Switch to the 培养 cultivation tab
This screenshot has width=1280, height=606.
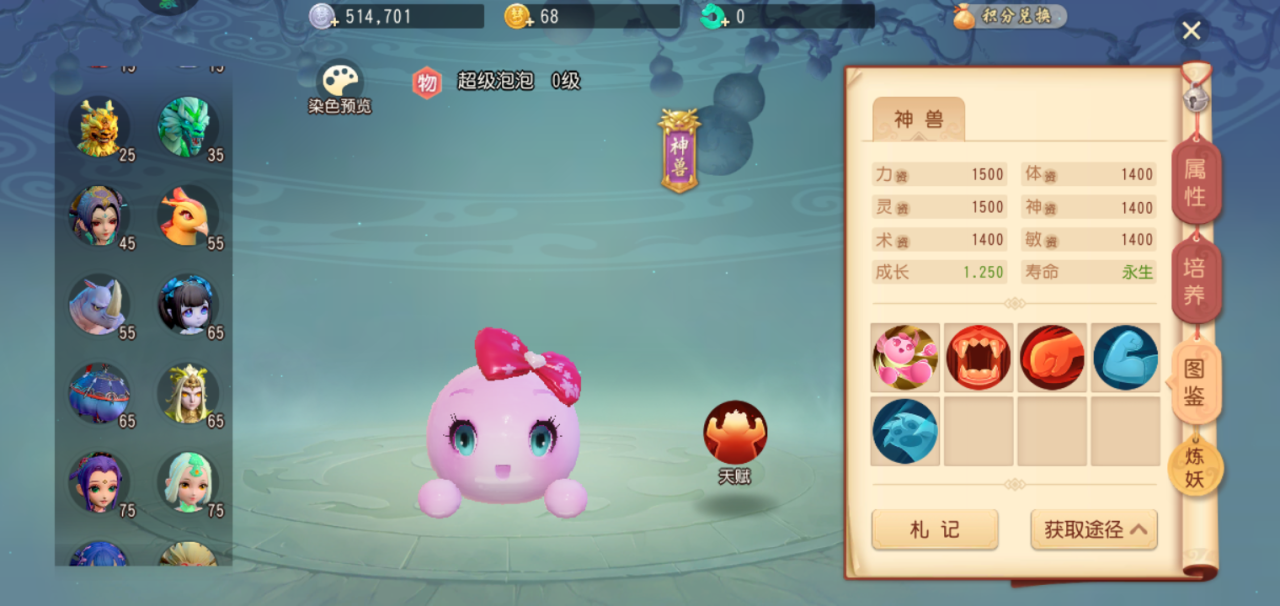coord(1196,281)
